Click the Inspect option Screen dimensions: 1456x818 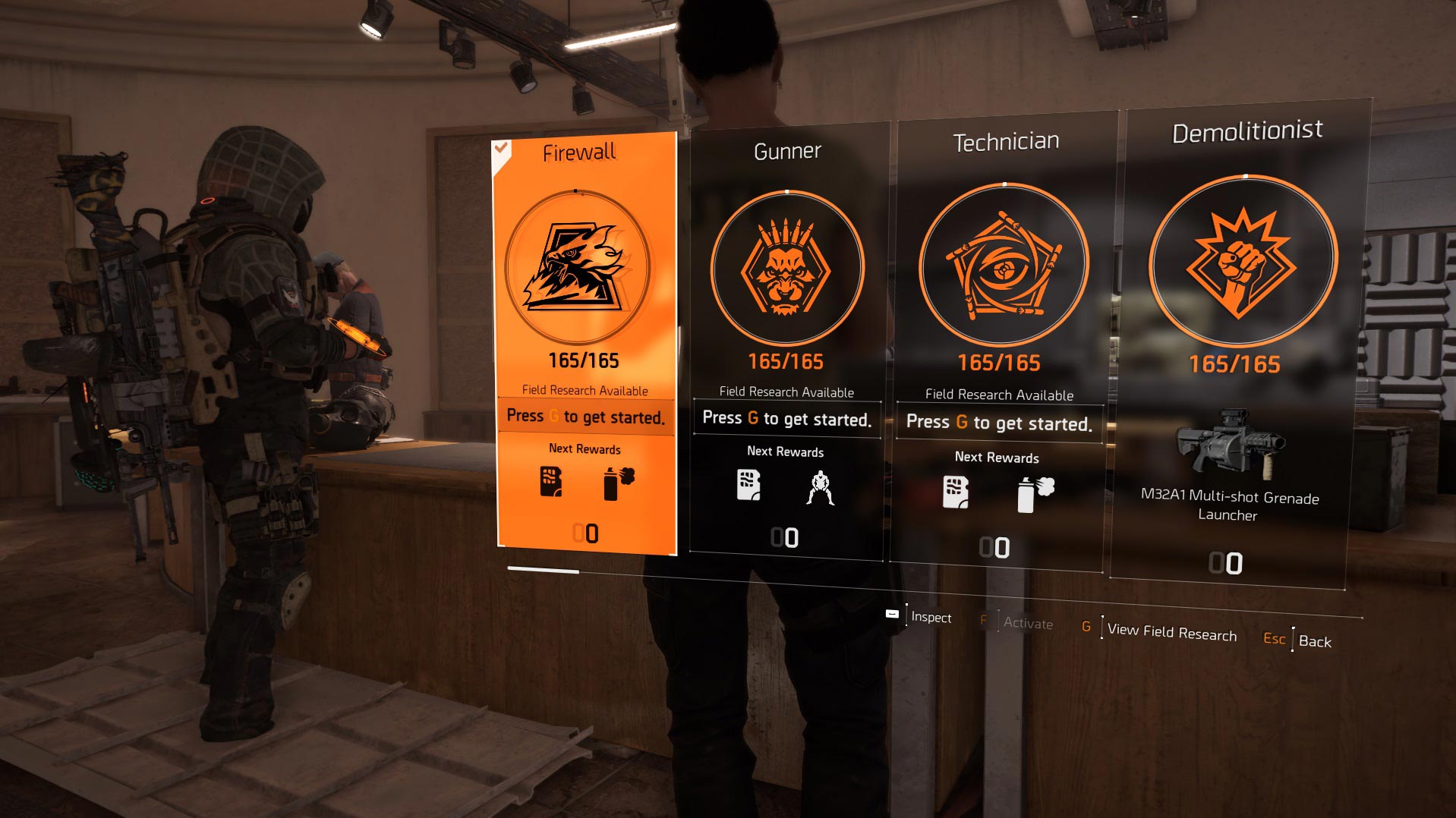[930, 617]
